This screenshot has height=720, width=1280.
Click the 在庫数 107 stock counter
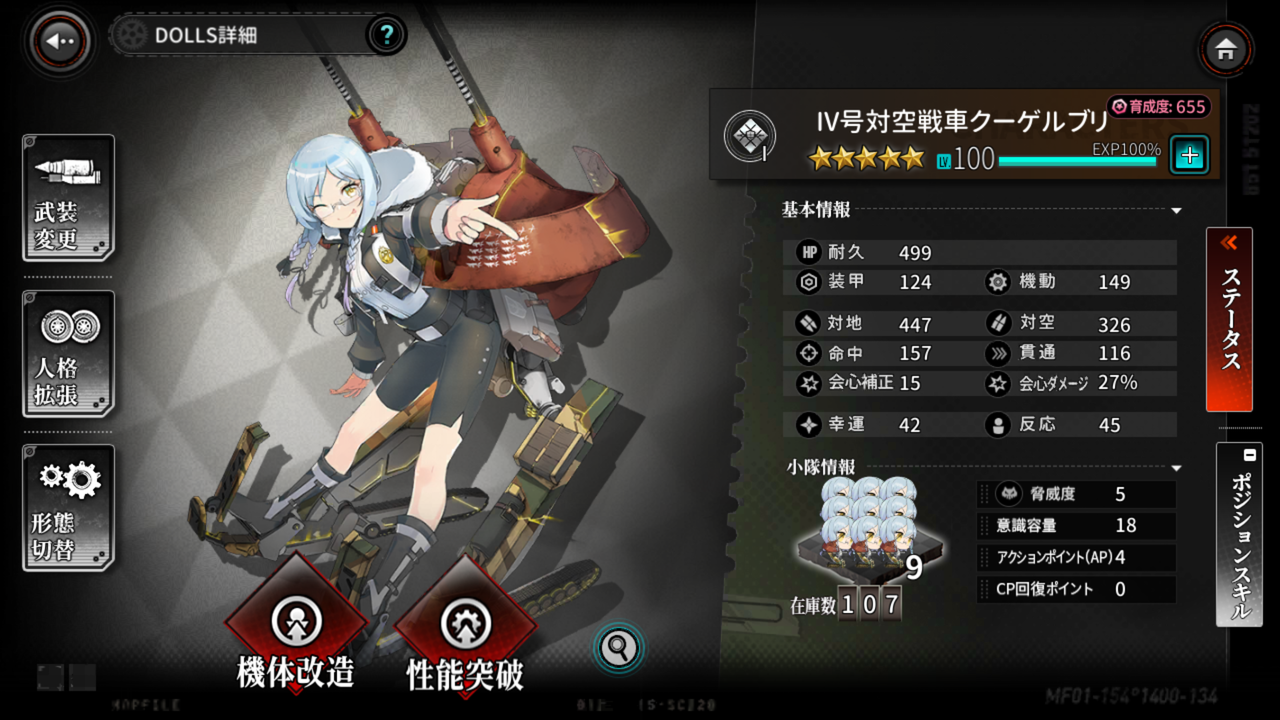pos(850,603)
